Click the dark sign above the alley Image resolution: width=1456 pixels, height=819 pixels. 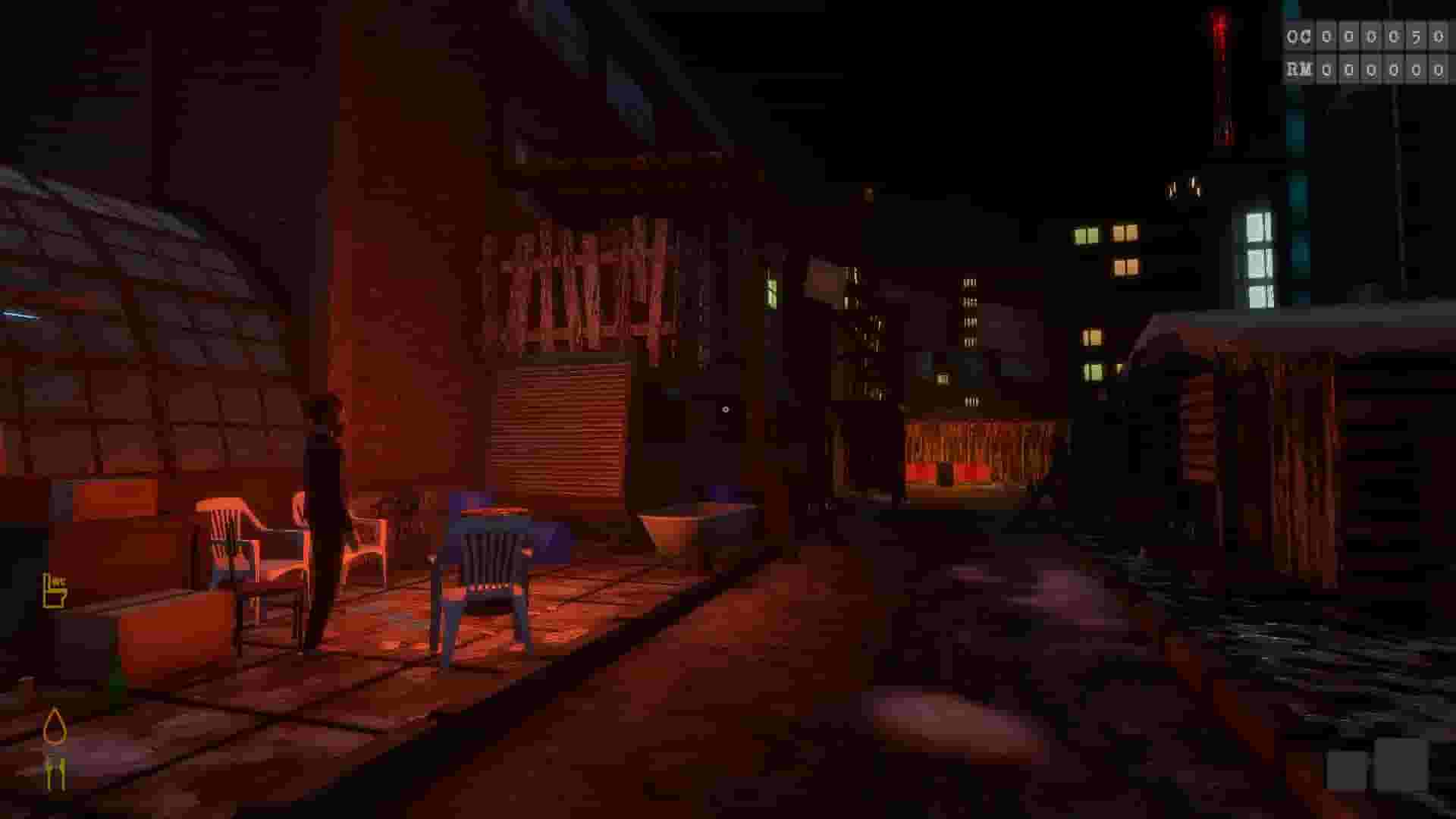pos(823,284)
